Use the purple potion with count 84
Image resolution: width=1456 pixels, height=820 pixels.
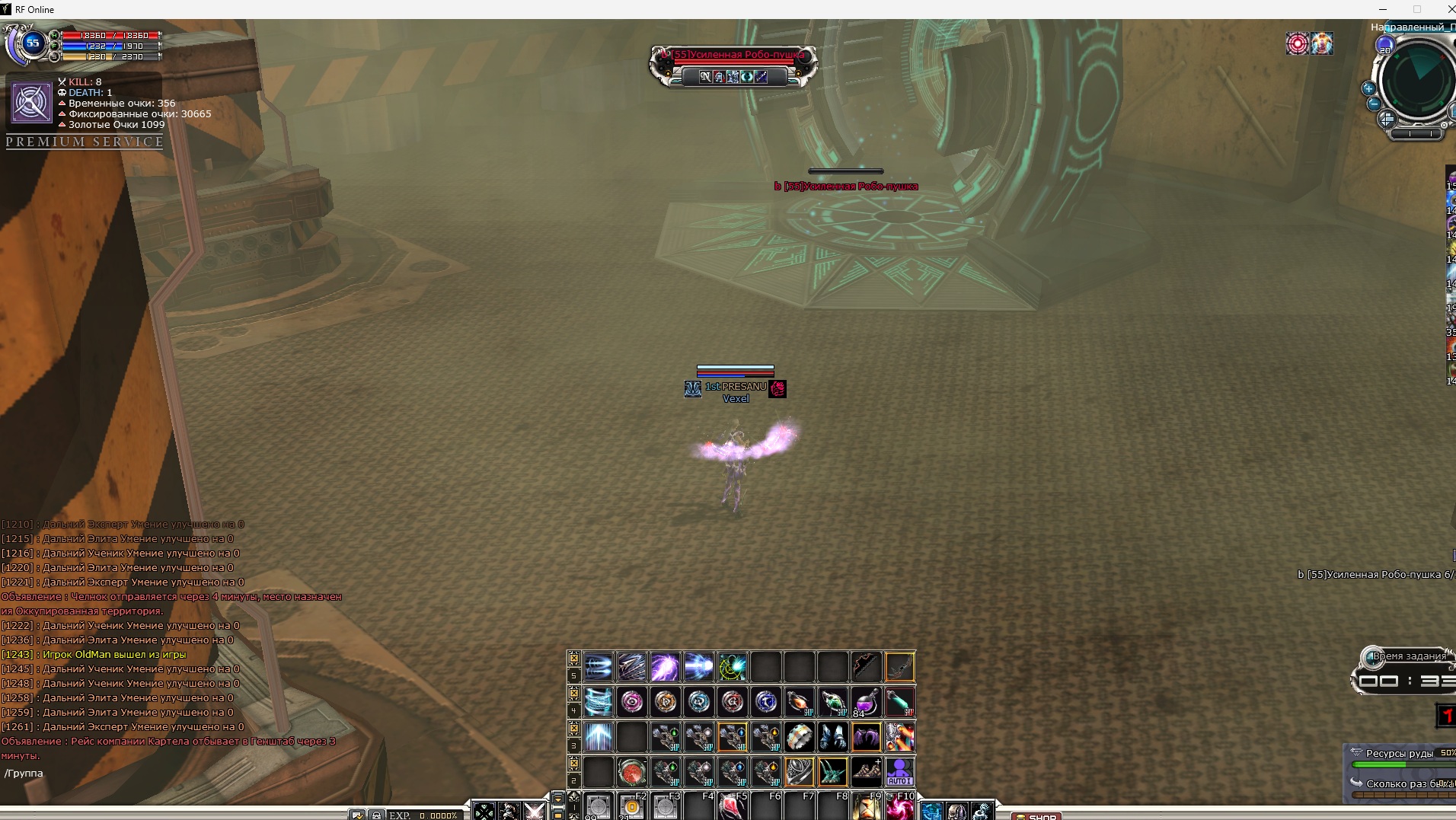click(x=866, y=701)
